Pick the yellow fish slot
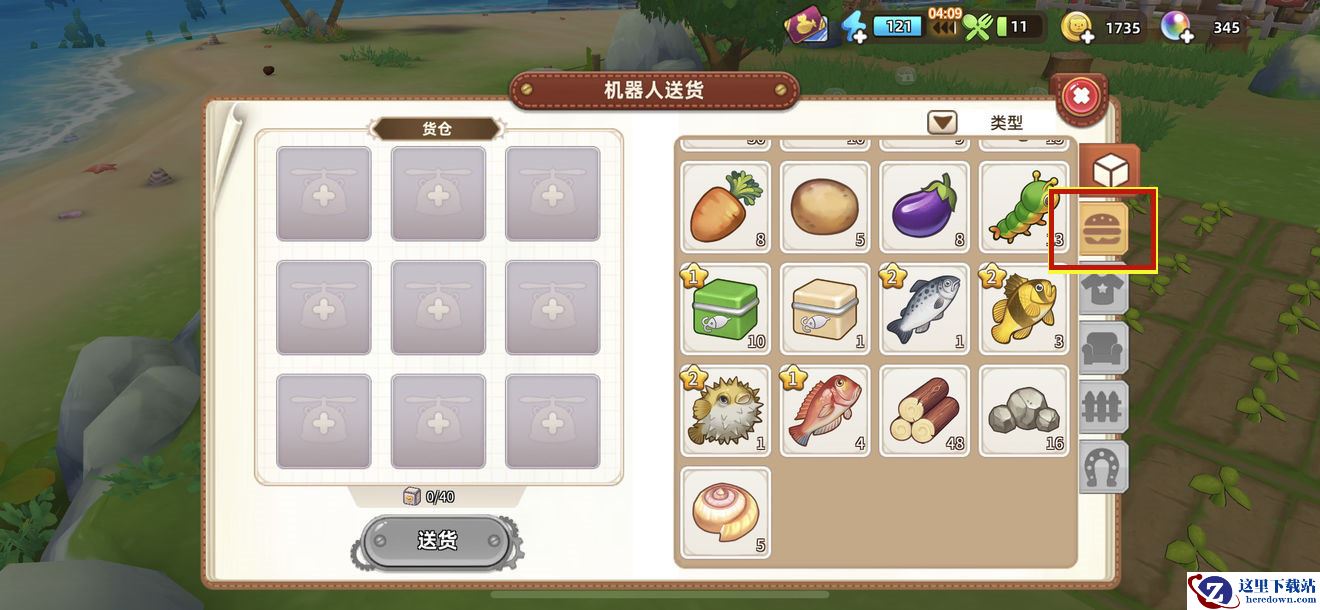Image resolution: width=1320 pixels, height=610 pixels. 1023,309
